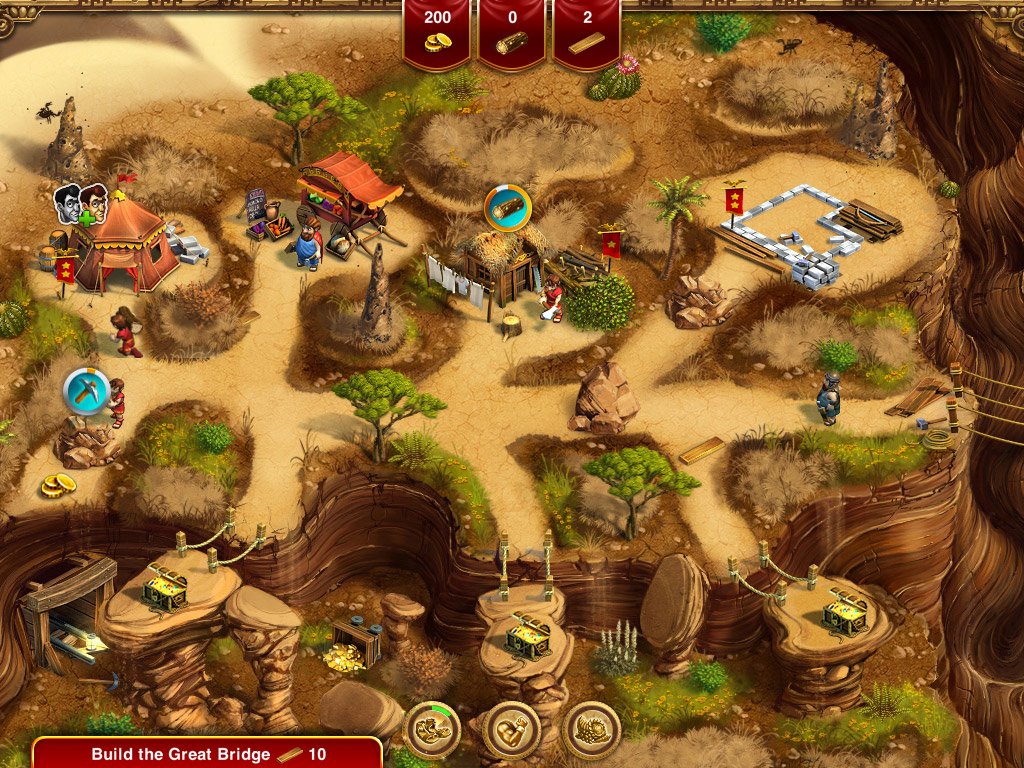Activate the flexed arm strength bonus
1024x768 pixels.
pyautogui.click(x=512, y=731)
